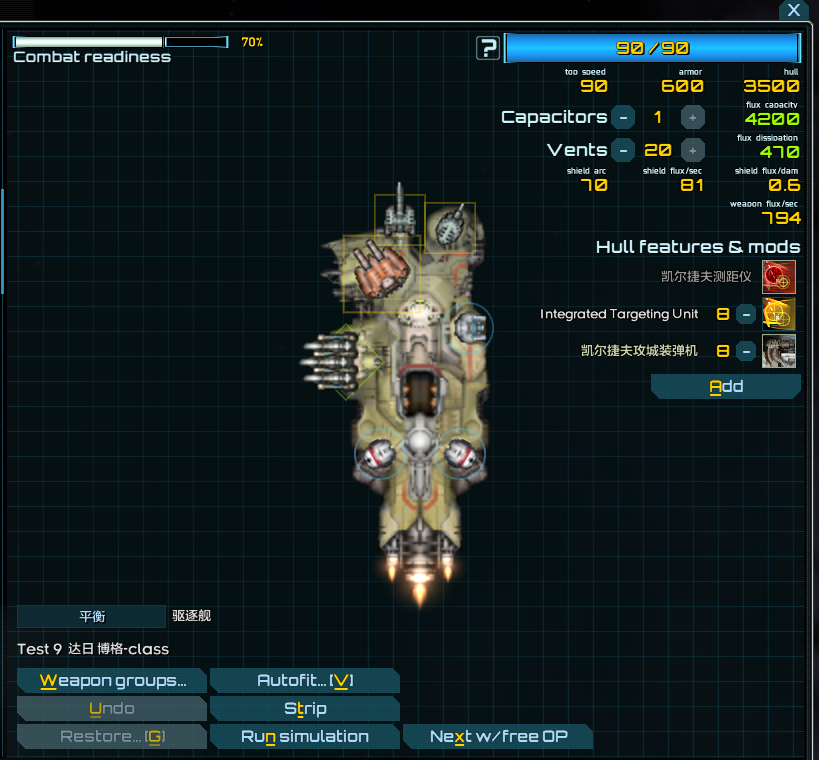
Task: Select the 凯尔捷夫攻城装弹机 hullmod icon
Action: 779,351
